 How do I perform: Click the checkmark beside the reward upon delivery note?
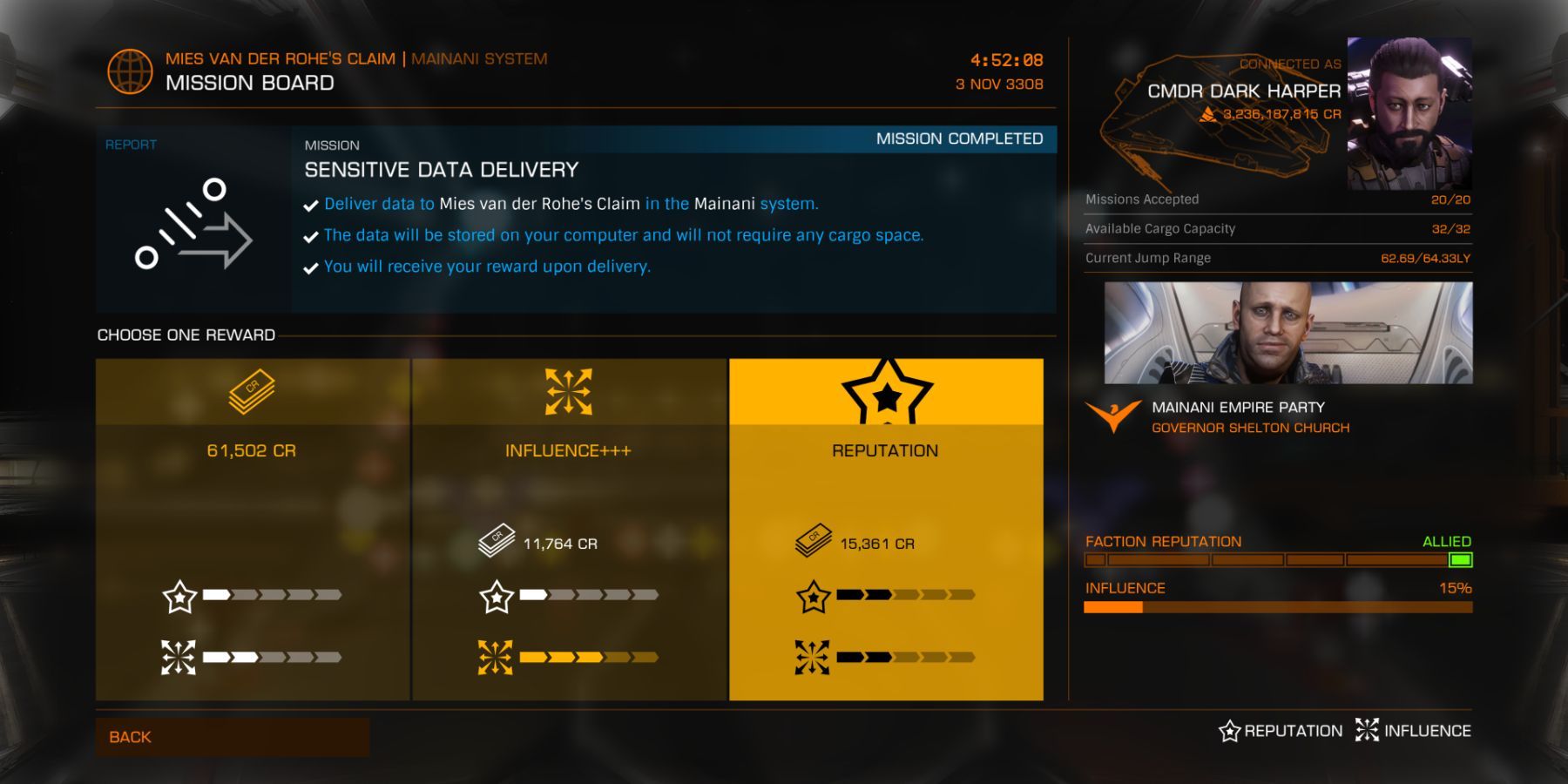click(x=309, y=267)
